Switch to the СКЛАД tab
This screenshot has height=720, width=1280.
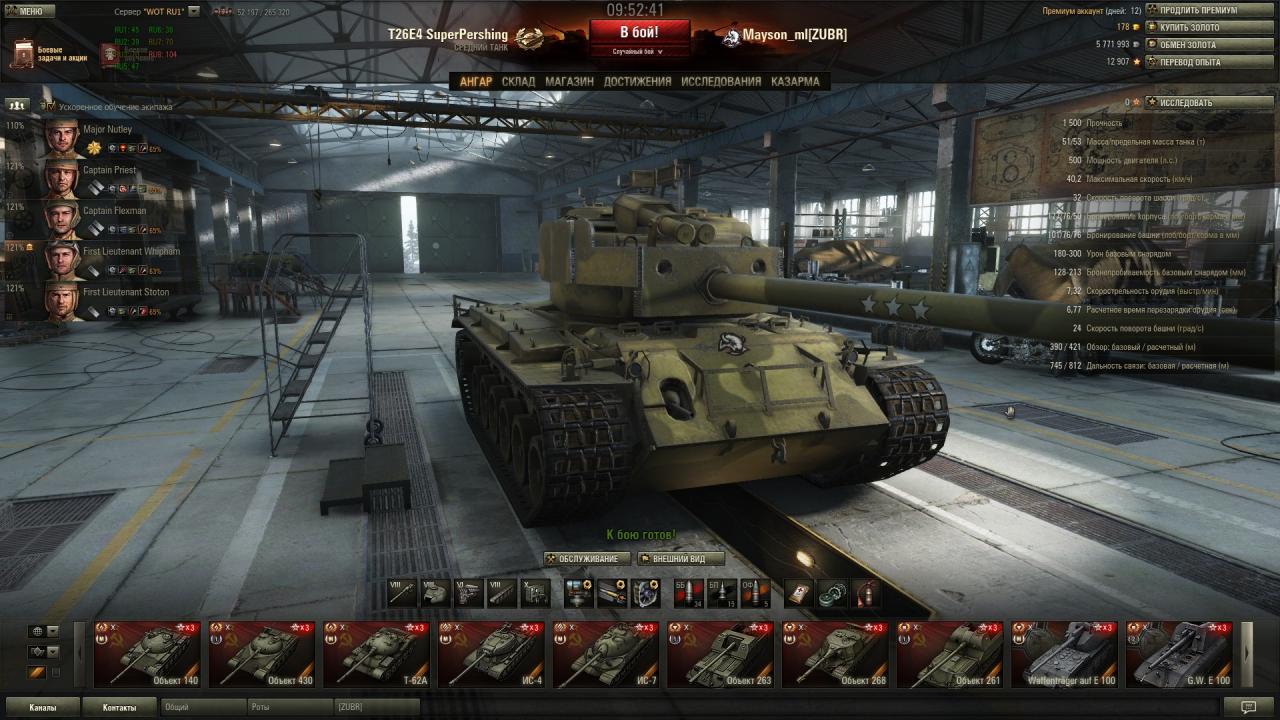[518, 82]
